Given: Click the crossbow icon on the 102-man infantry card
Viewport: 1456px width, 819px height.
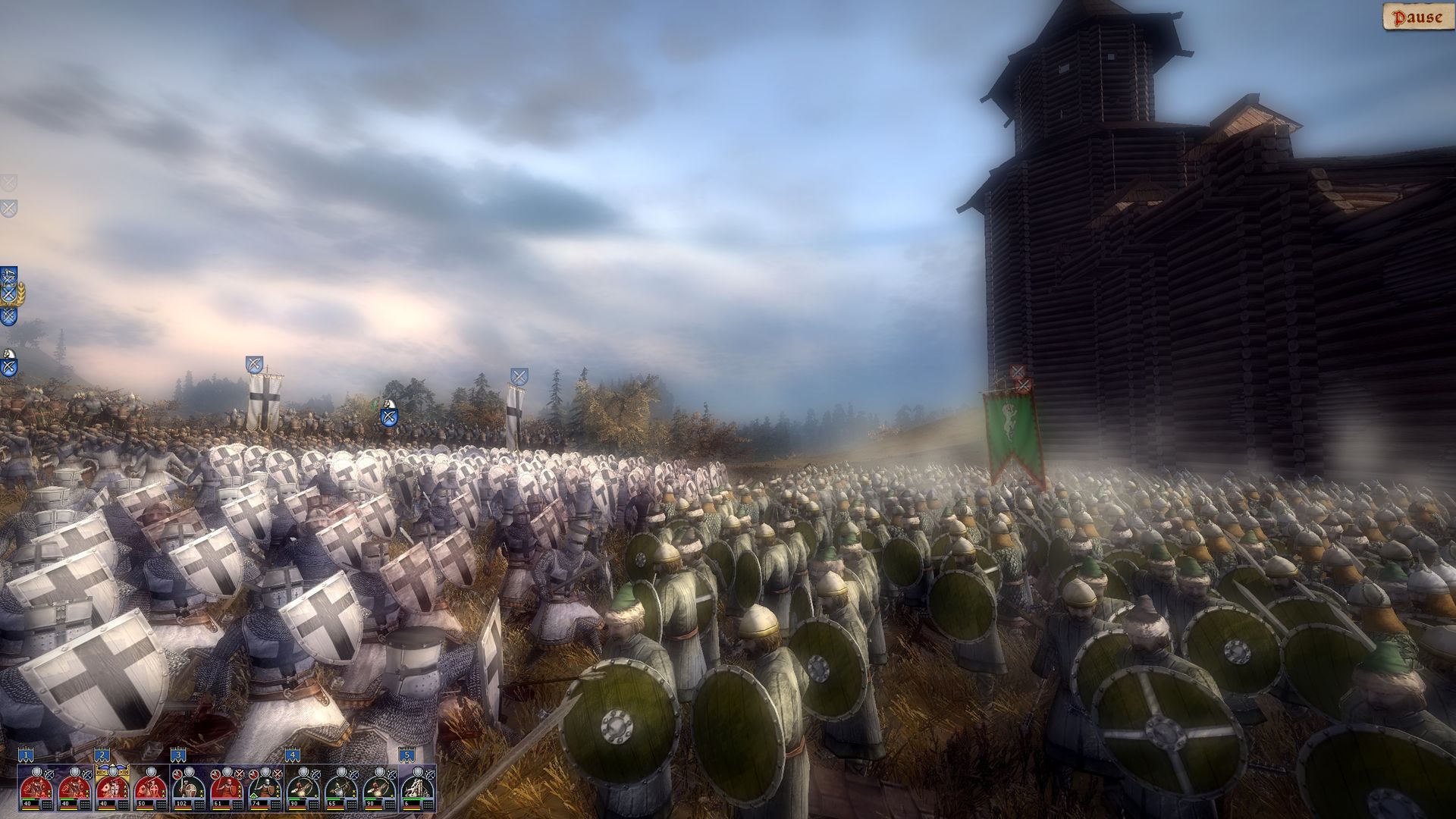Looking at the screenshot, I should point(190,773).
